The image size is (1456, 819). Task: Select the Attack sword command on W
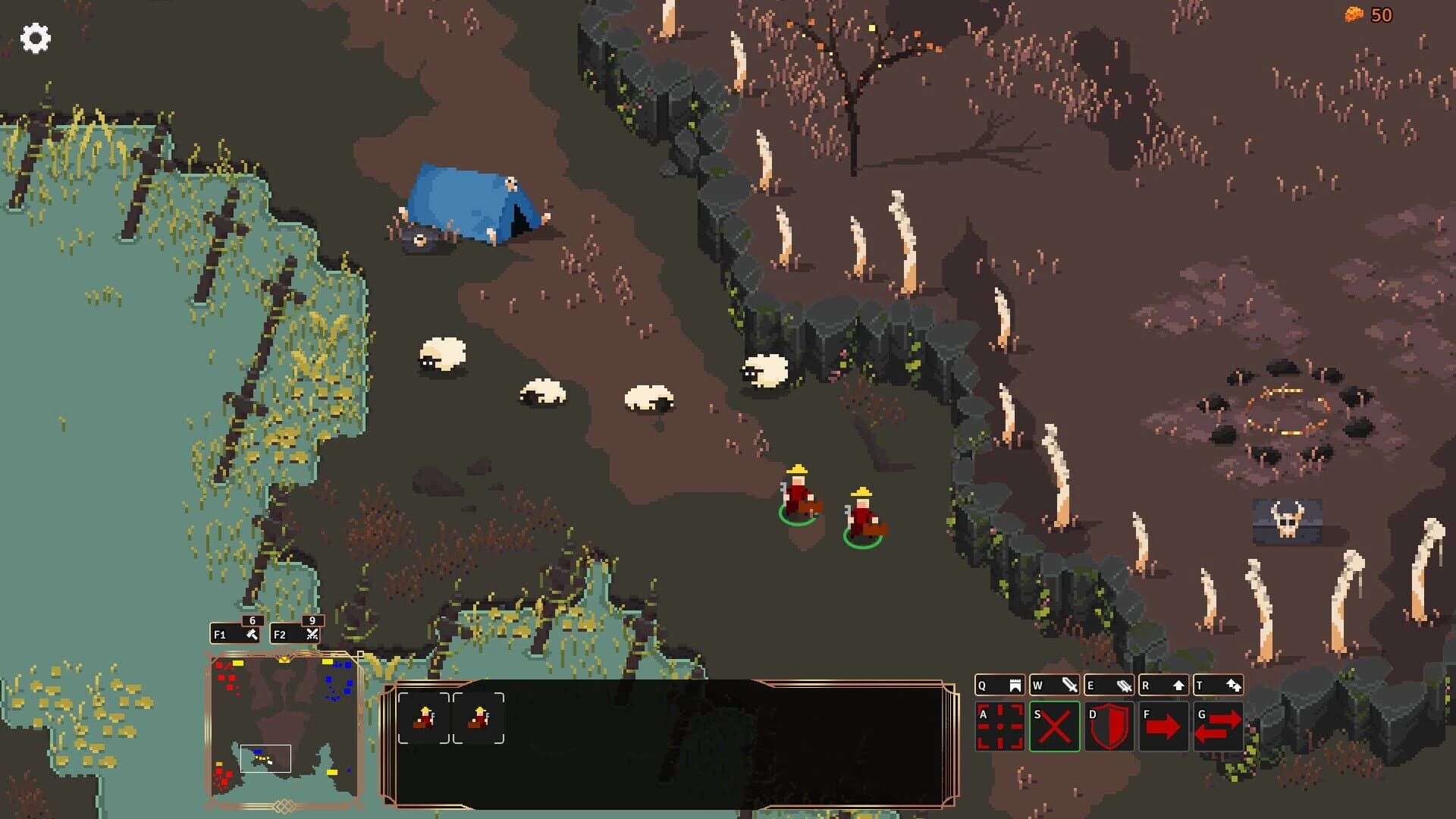coord(1054,685)
